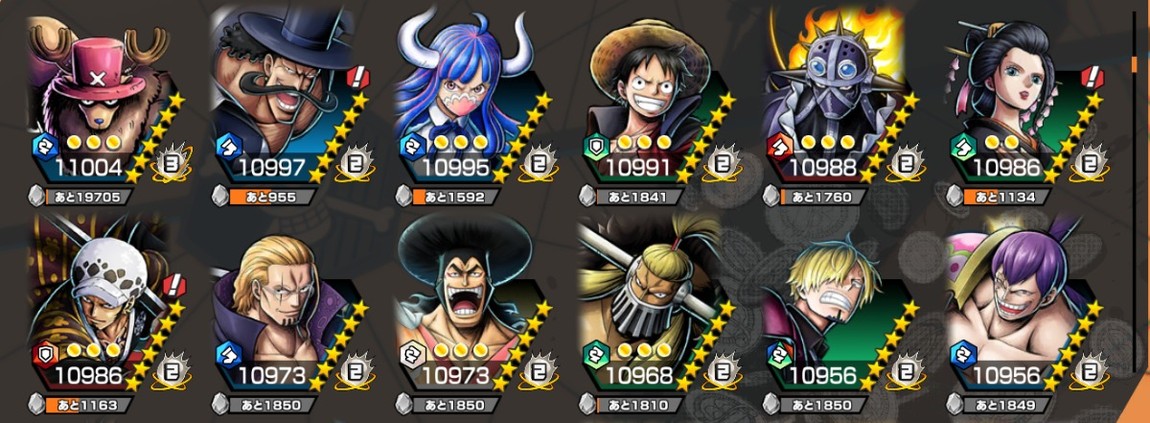Pick the spotted-hat Law character card

[x=95, y=305]
